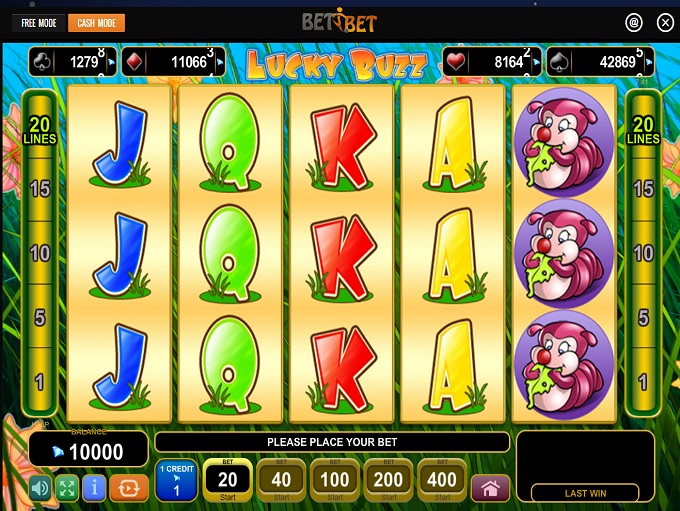Open the info paytable button
The width and height of the screenshot is (680, 511).
coord(95,488)
